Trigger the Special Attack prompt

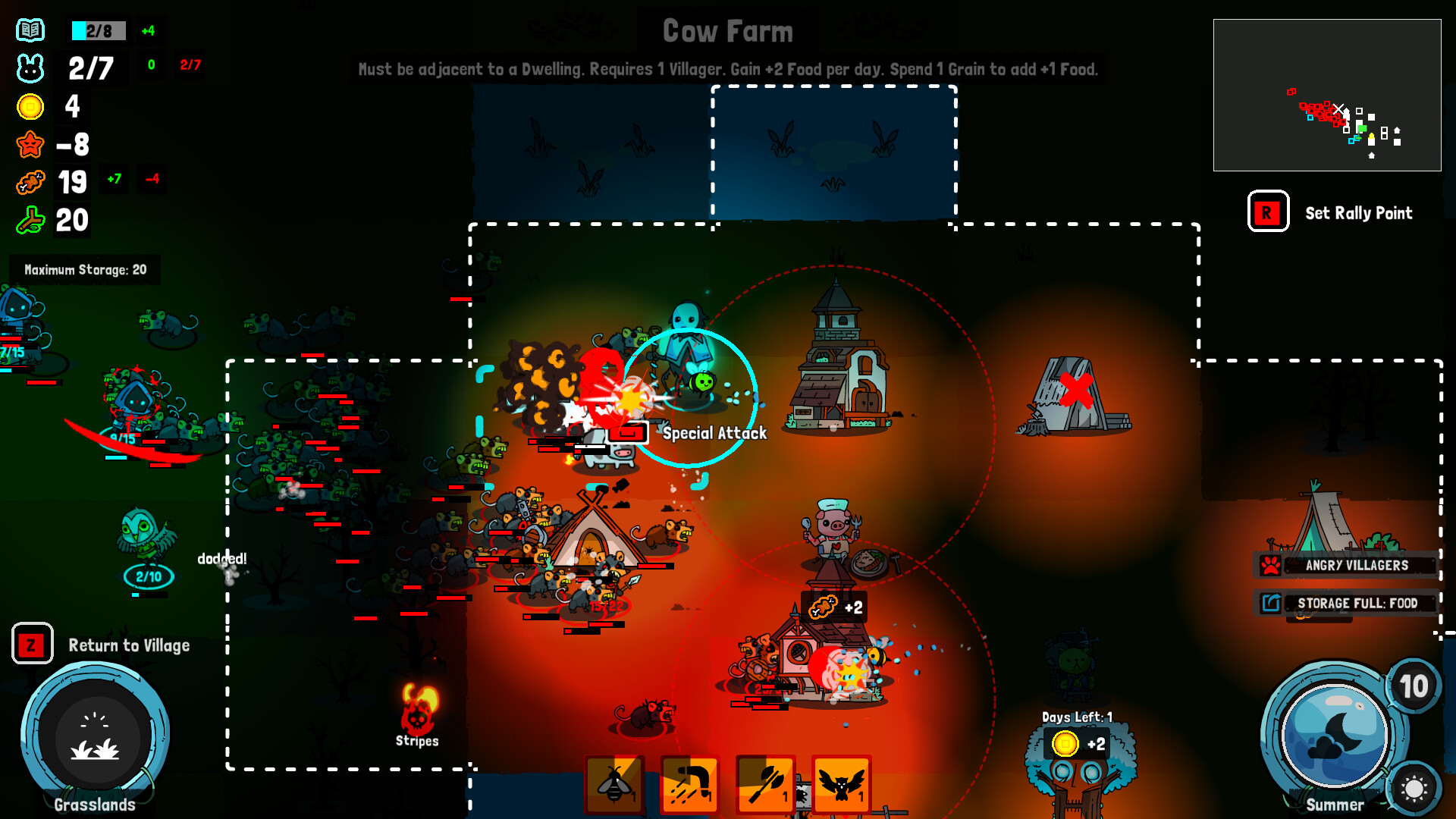714,434
